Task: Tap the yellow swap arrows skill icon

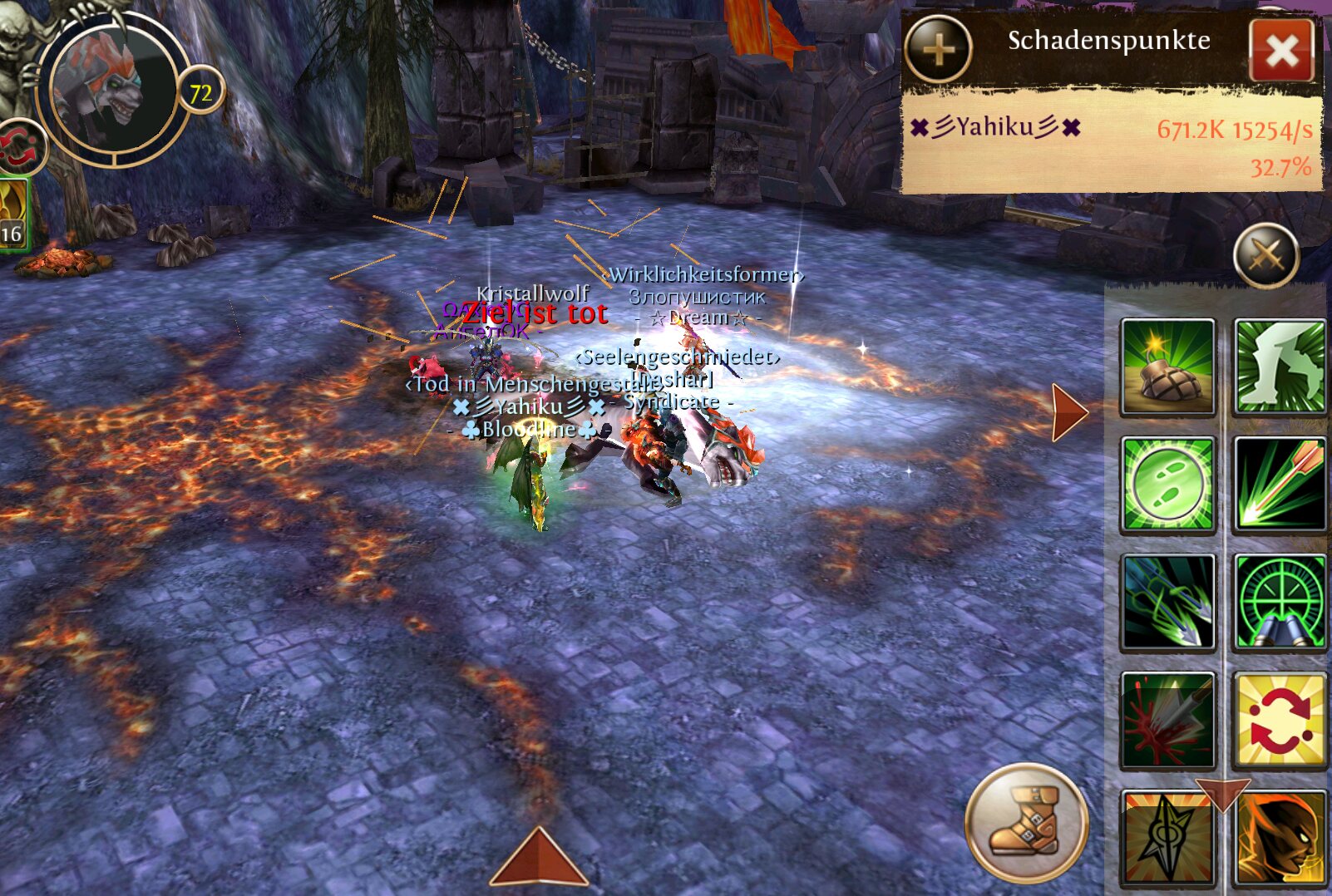Action: (x=1280, y=721)
